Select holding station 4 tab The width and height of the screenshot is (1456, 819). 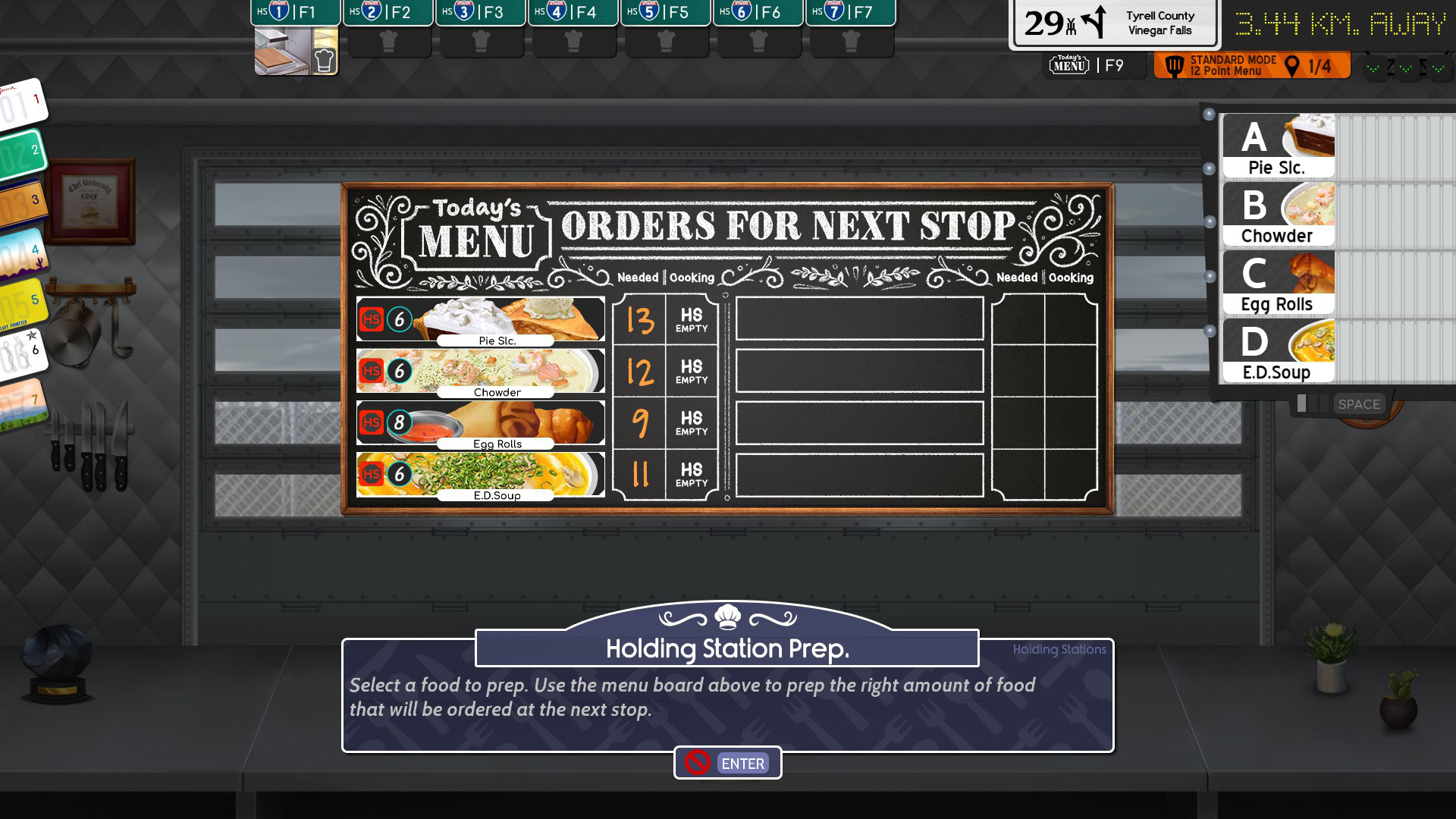573,12
